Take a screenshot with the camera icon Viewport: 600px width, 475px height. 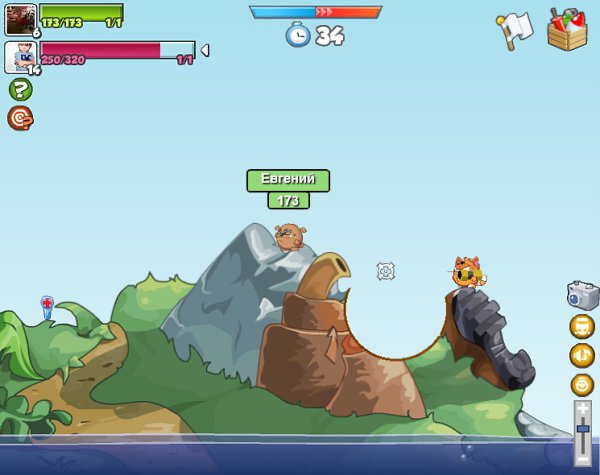click(x=581, y=294)
